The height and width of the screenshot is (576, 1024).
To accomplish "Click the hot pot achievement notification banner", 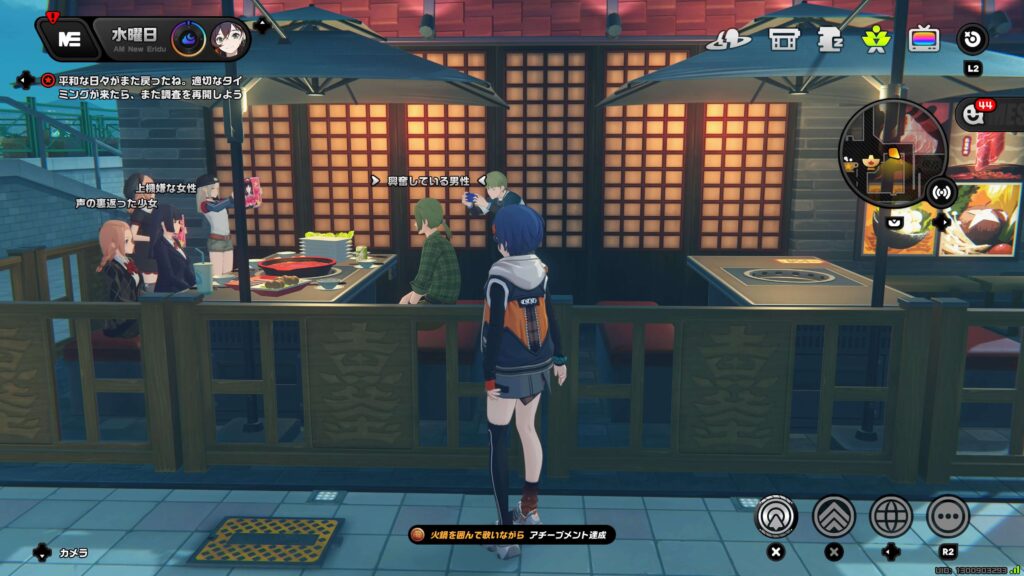I will (511, 535).
